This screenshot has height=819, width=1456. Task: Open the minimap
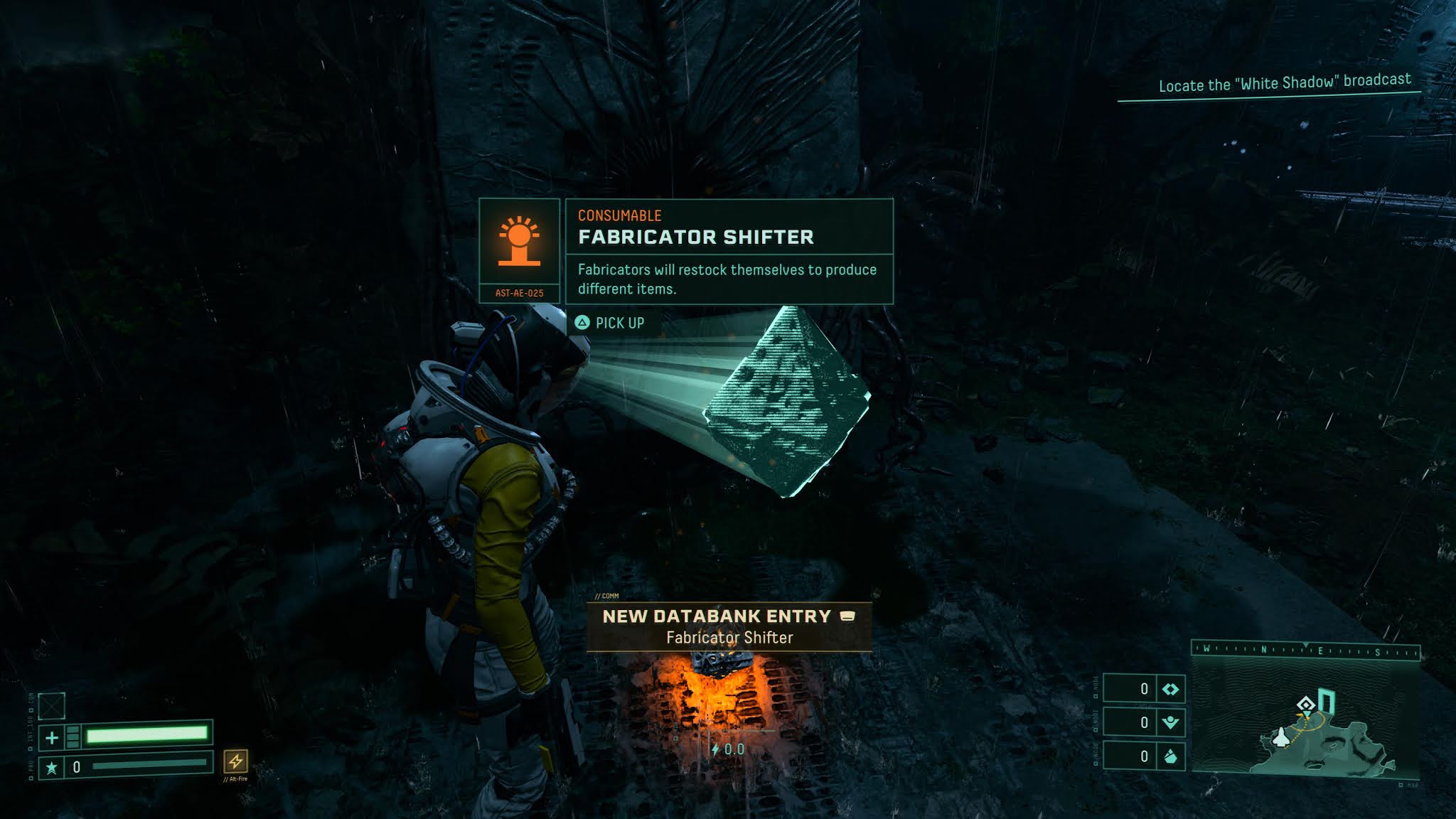coord(1305,717)
